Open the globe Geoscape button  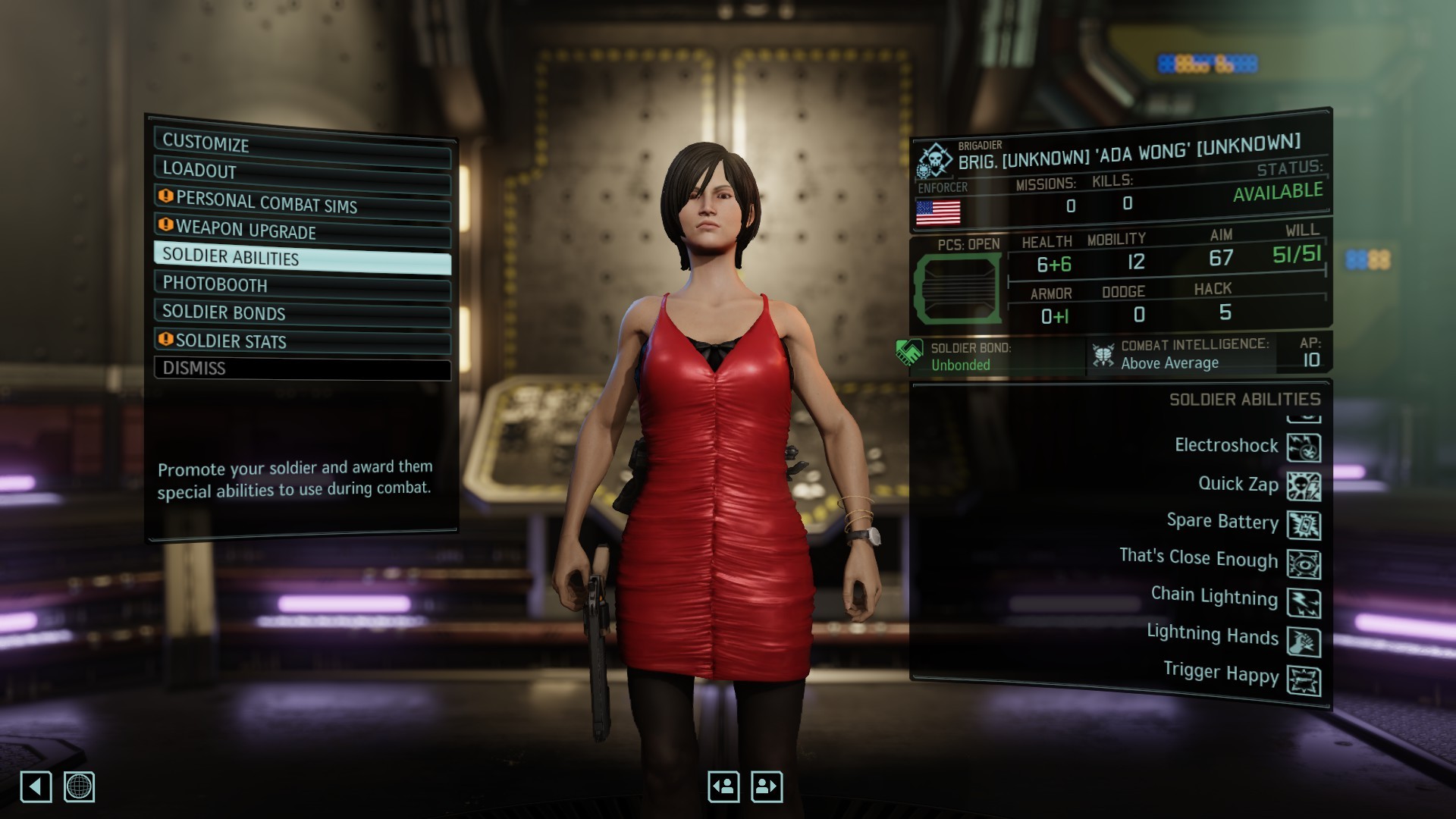click(79, 787)
